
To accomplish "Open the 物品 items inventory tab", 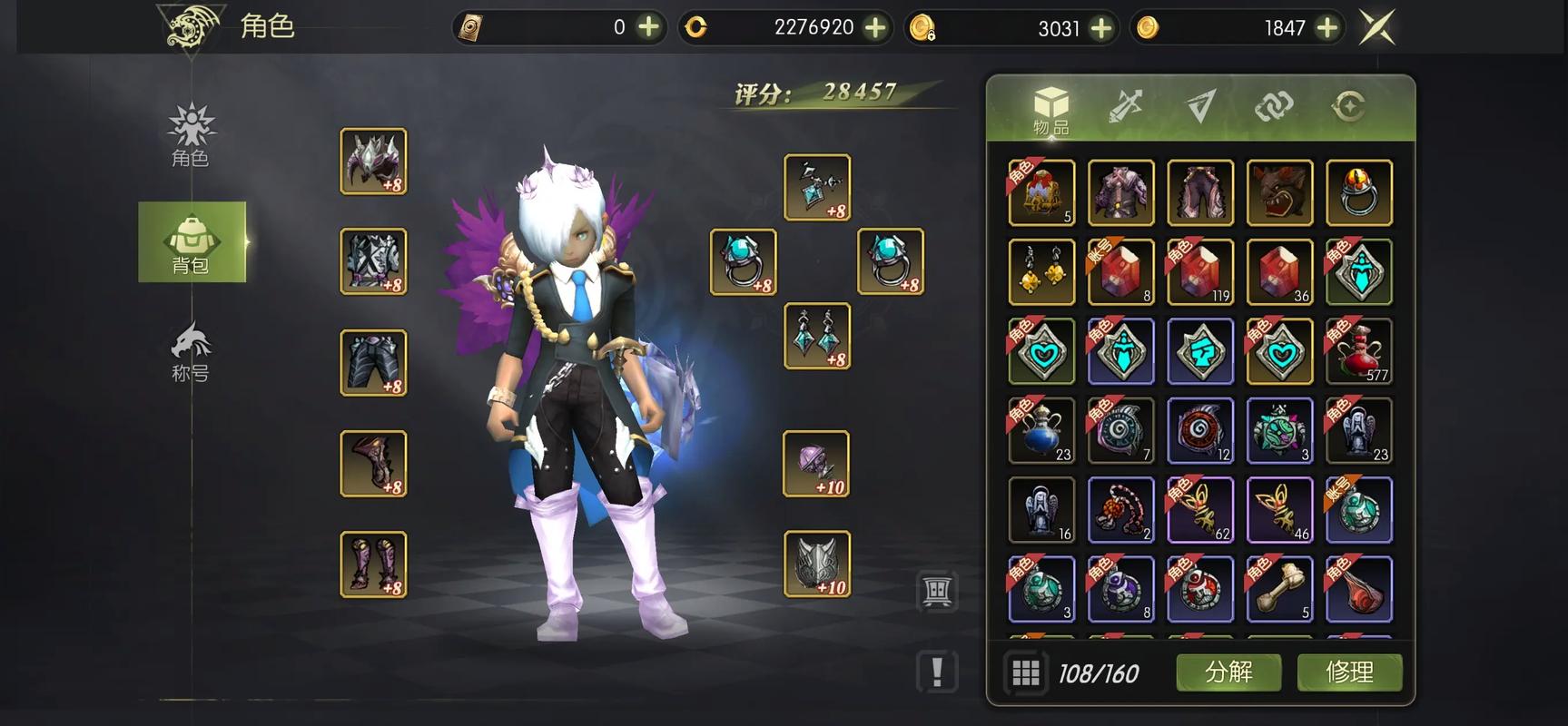I will (x=1050, y=109).
